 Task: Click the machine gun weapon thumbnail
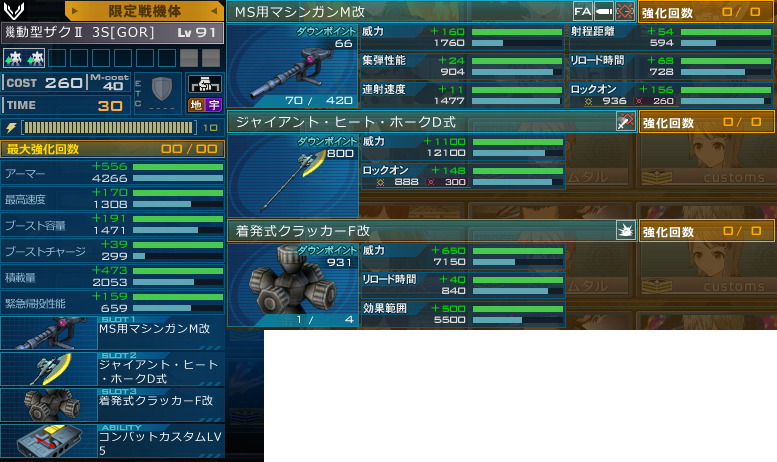(x=293, y=65)
